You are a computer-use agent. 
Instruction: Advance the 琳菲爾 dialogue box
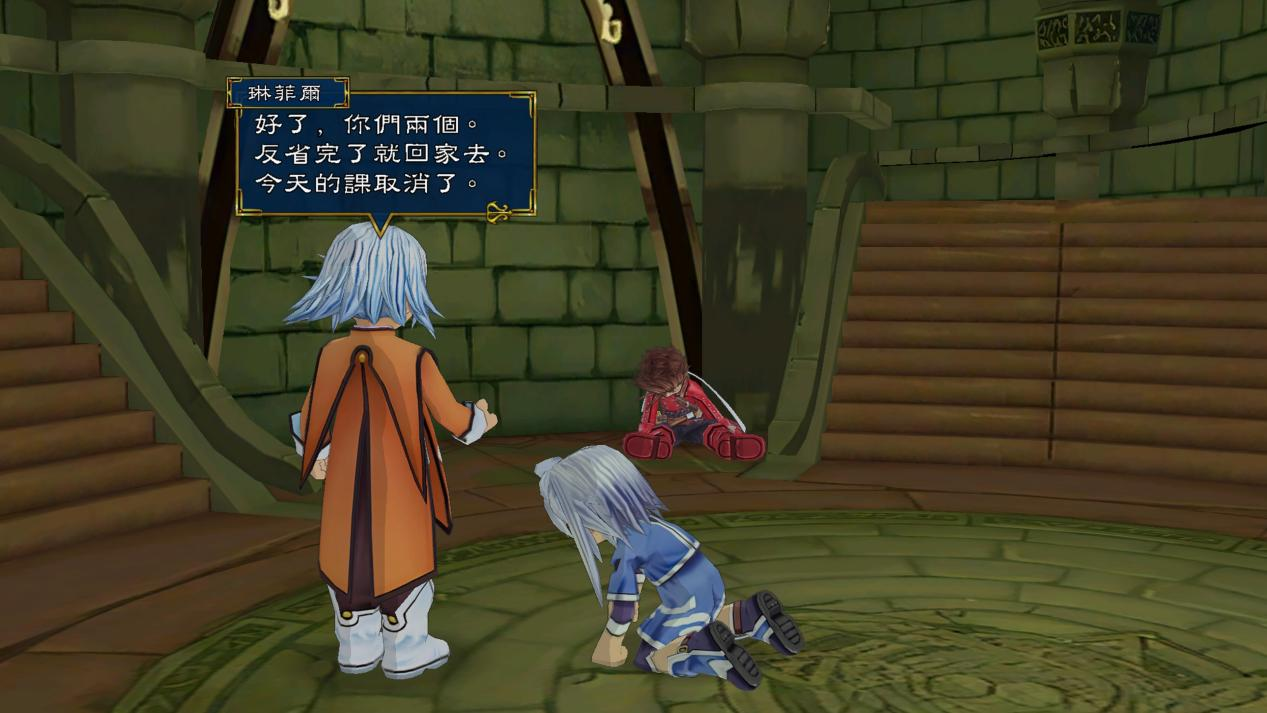tap(385, 152)
